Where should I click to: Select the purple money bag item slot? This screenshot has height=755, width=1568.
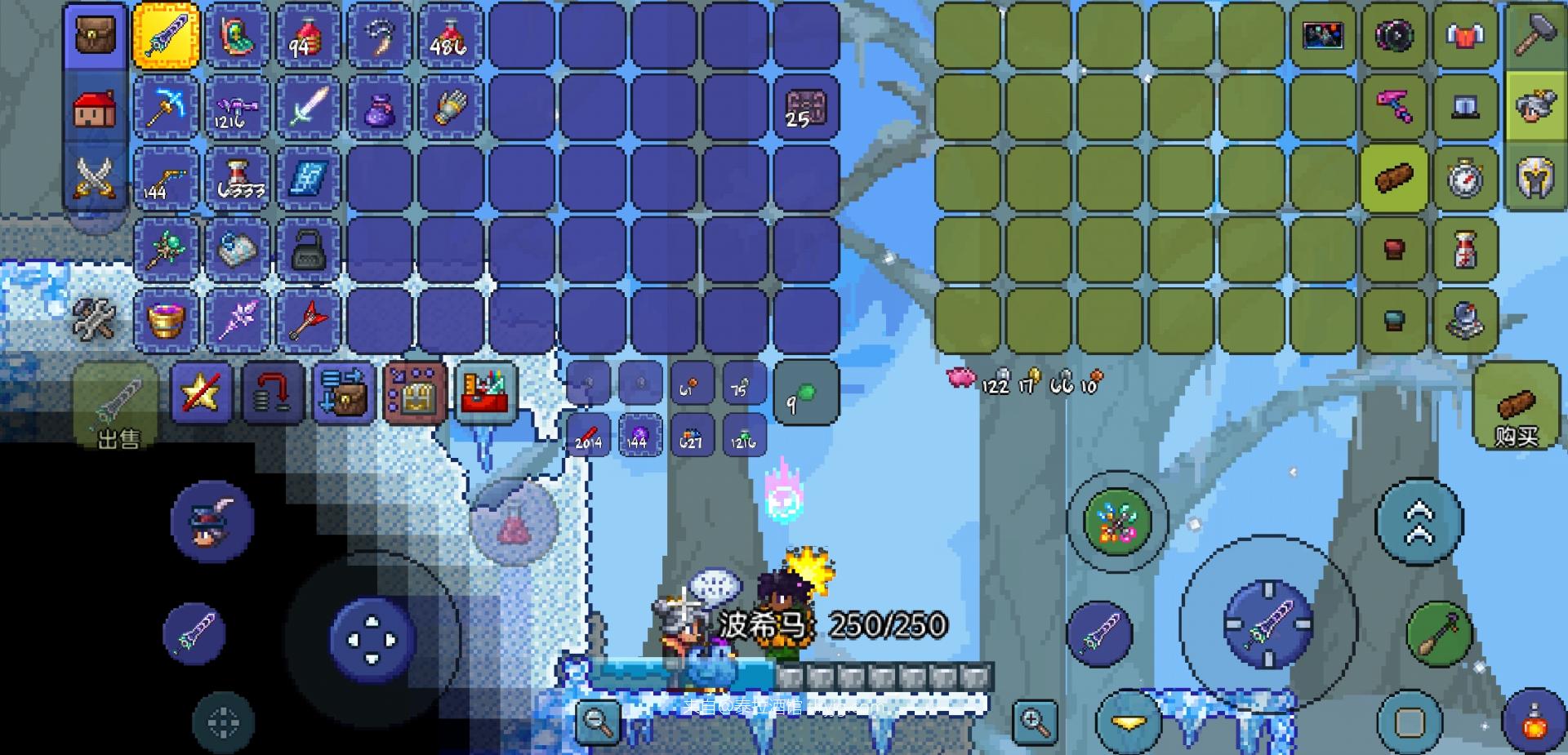click(x=379, y=108)
